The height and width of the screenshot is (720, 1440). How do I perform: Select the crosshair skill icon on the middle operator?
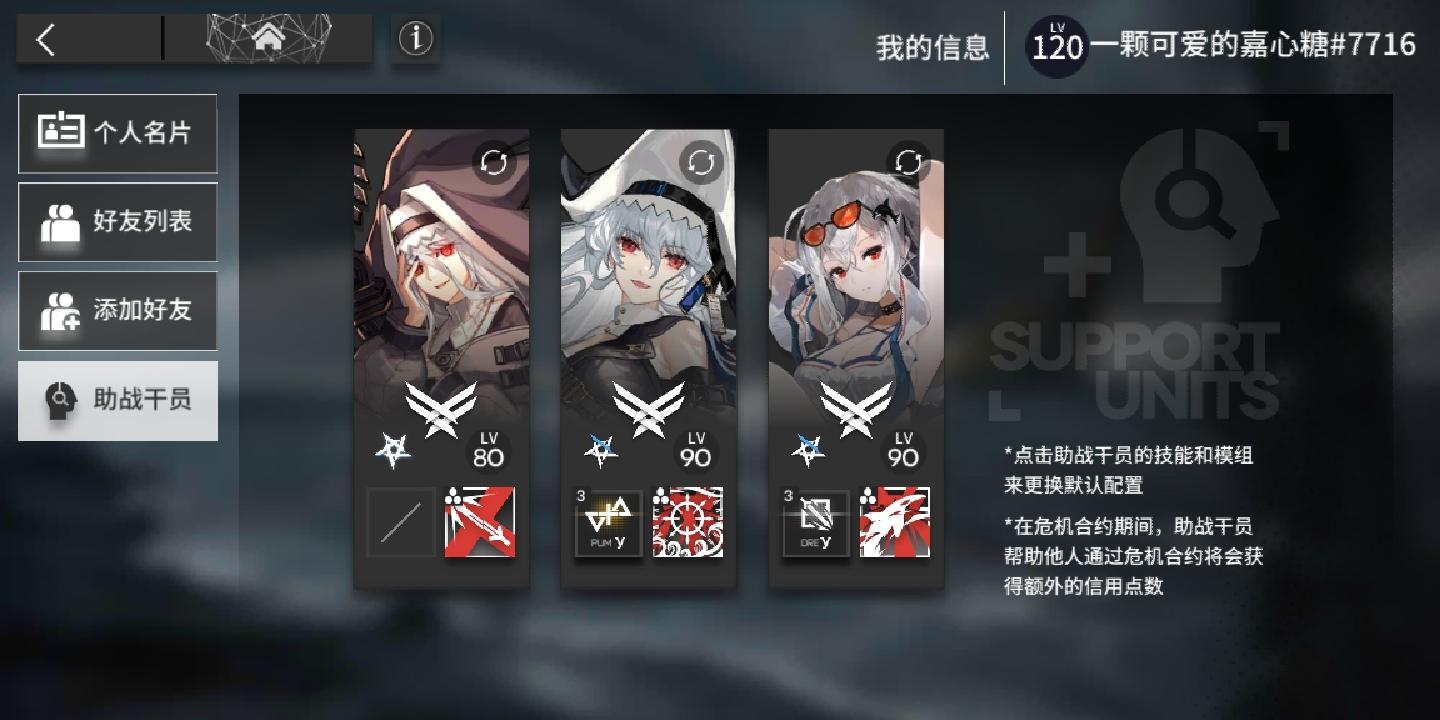click(687, 522)
